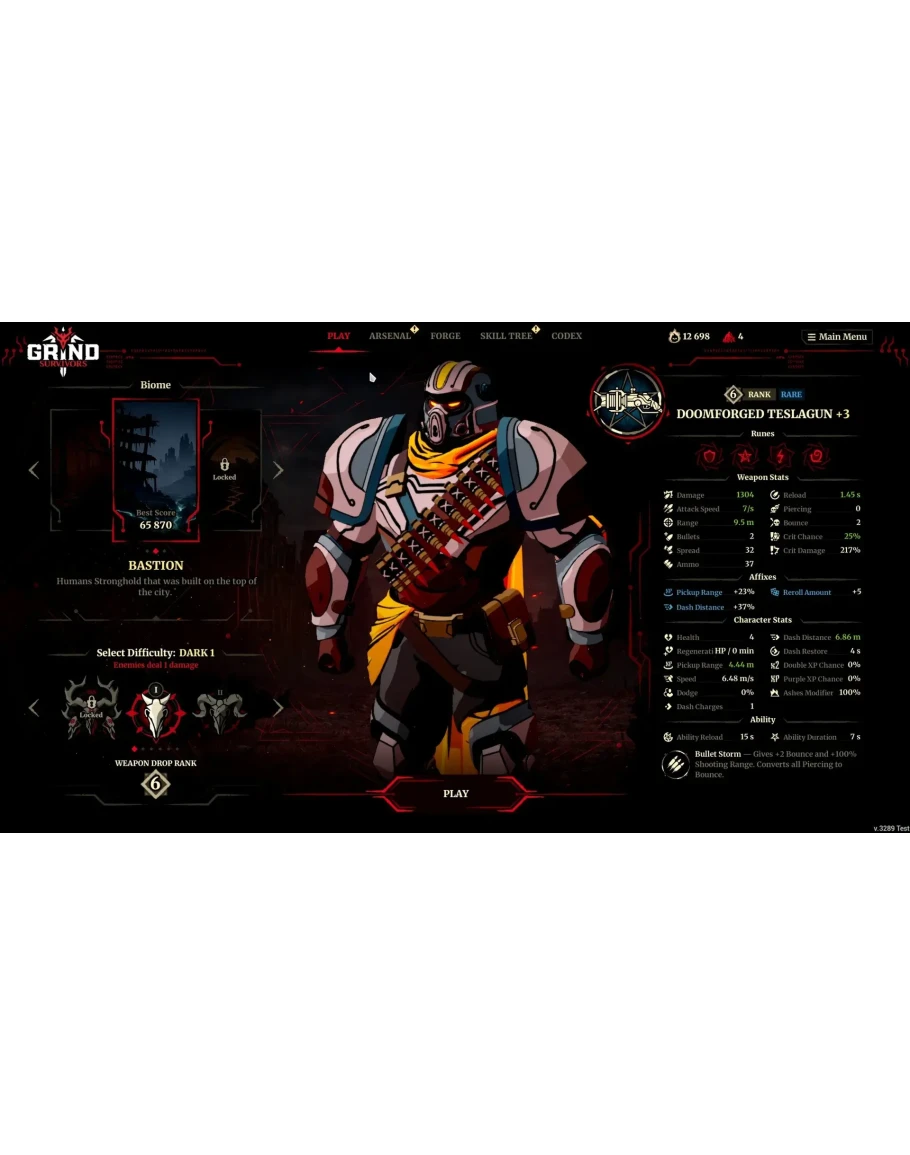Viewport: 910px width, 1155px height.
Task: Advance to the next difficulty with the arrow
Action: 278,708
